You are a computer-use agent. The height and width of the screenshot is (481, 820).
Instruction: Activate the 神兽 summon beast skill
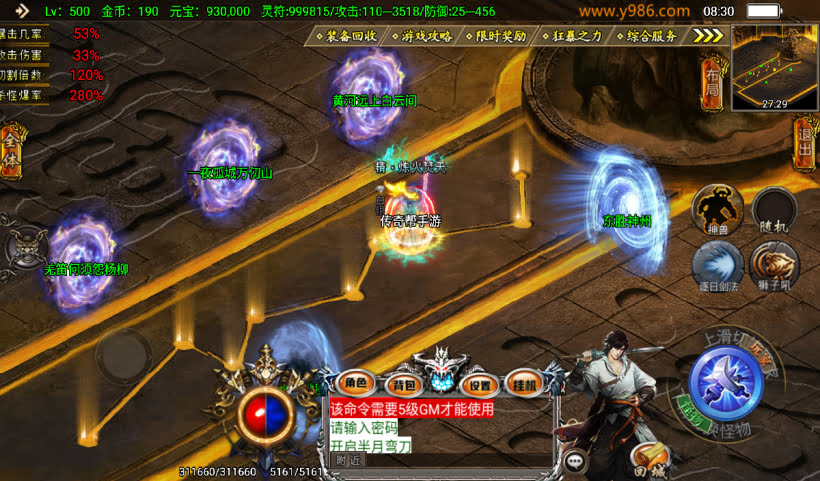tap(717, 207)
